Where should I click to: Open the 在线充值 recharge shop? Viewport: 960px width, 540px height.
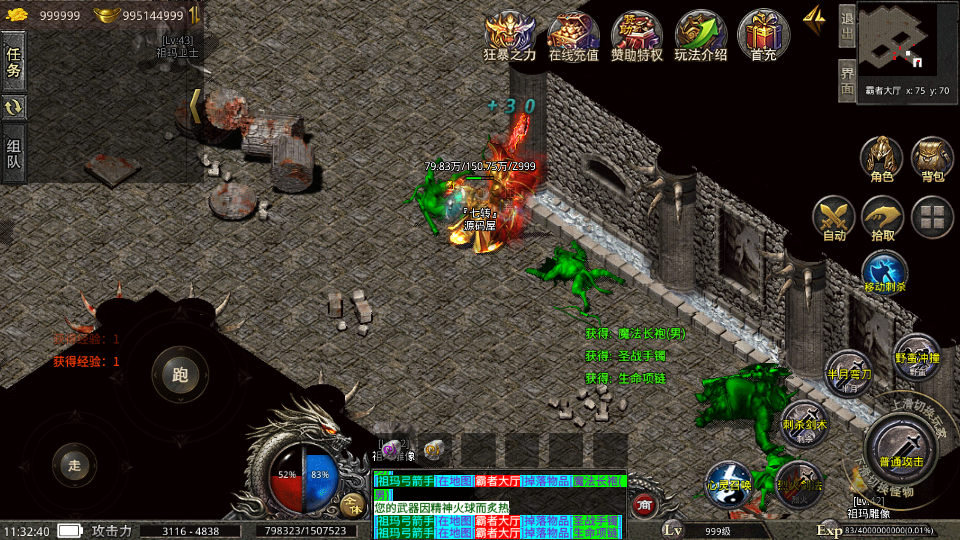(573, 37)
